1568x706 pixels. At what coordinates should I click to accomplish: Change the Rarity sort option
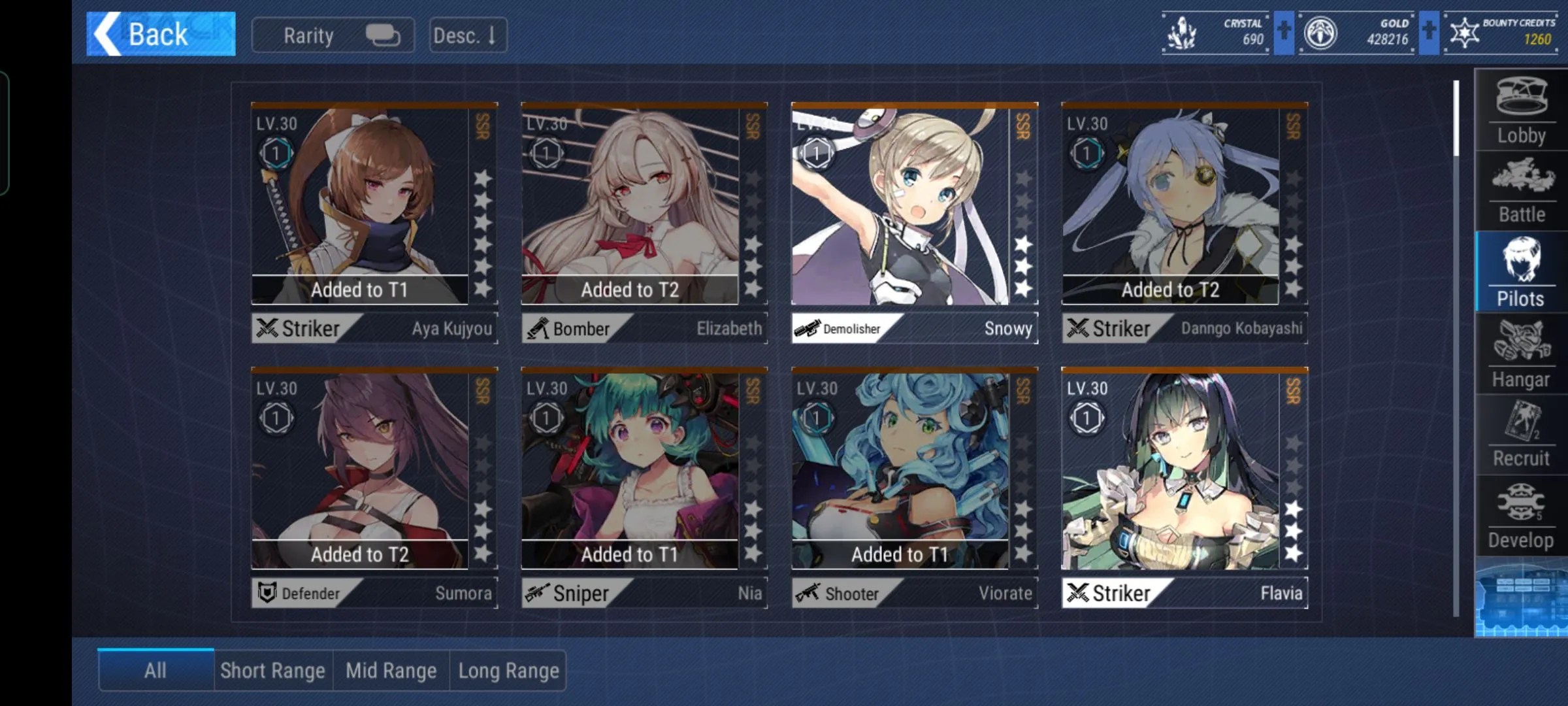coord(333,35)
